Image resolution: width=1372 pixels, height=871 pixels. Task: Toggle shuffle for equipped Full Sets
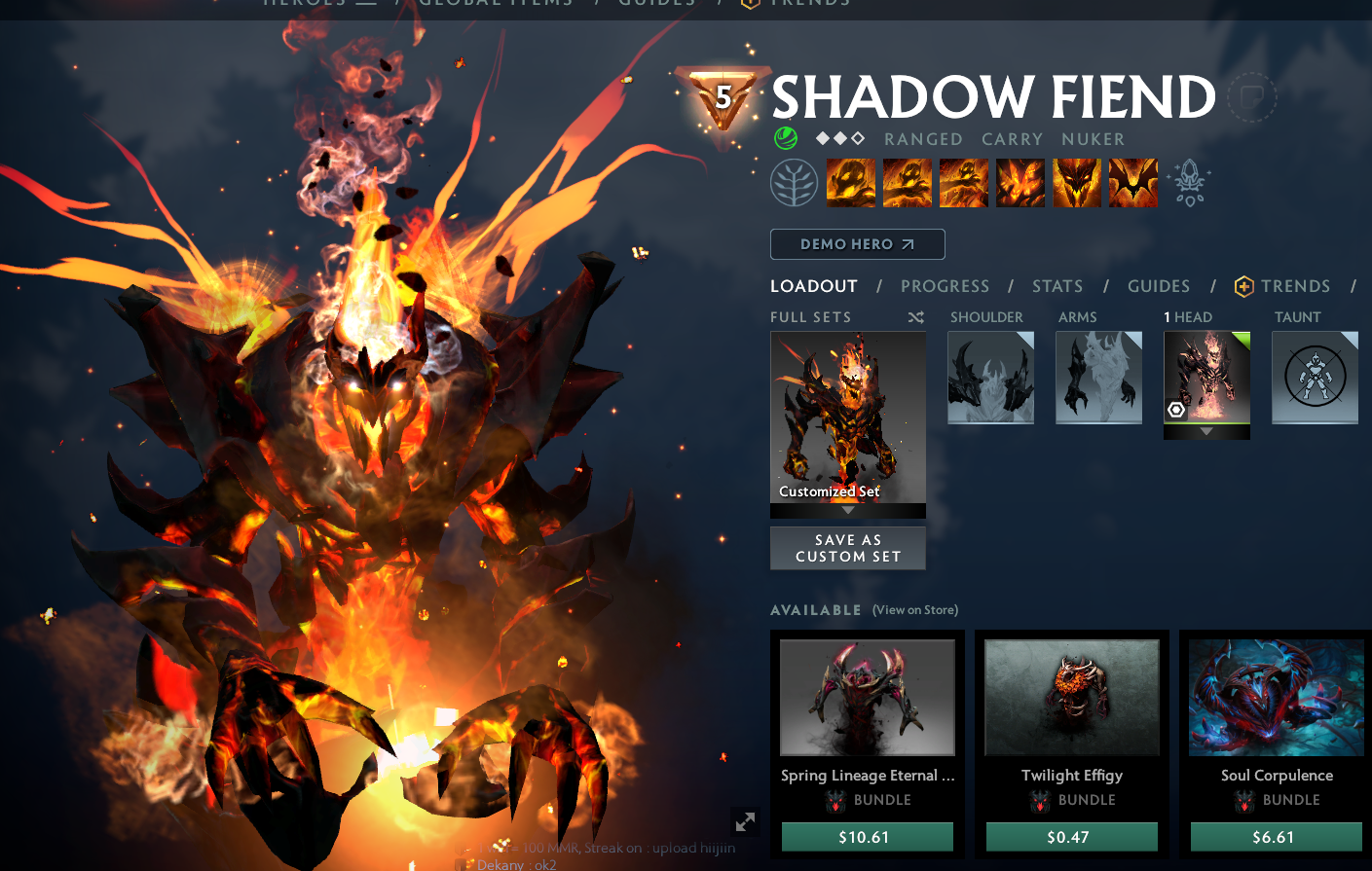[914, 317]
